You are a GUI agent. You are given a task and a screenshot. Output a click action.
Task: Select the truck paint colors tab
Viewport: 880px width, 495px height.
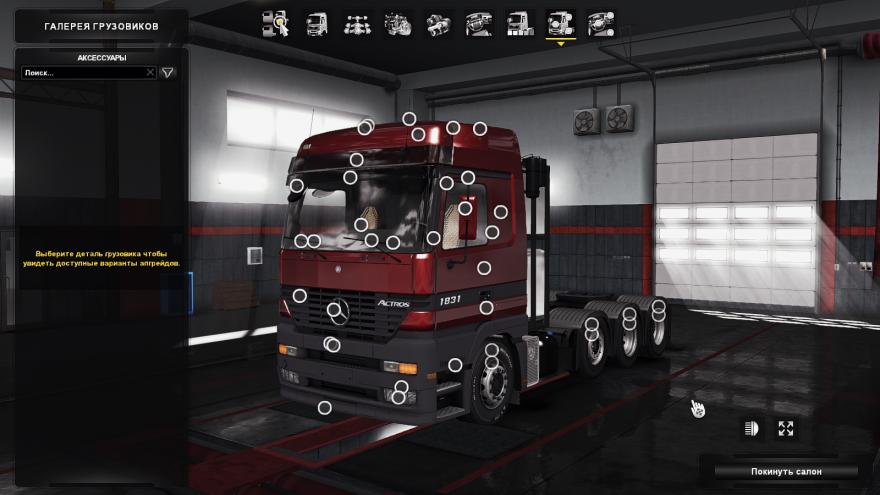[519, 23]
